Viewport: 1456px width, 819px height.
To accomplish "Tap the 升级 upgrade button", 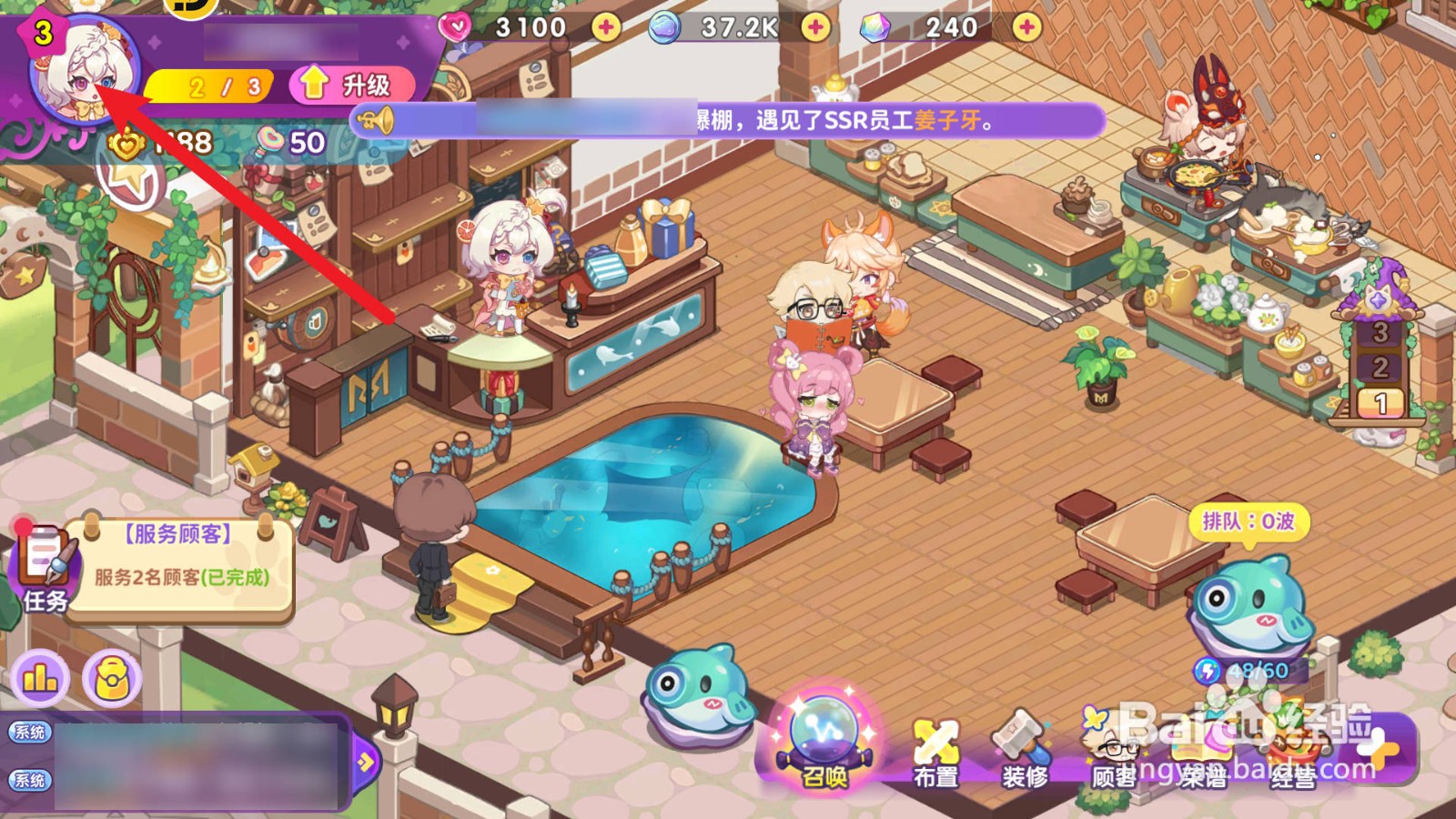I will point(353,86).
